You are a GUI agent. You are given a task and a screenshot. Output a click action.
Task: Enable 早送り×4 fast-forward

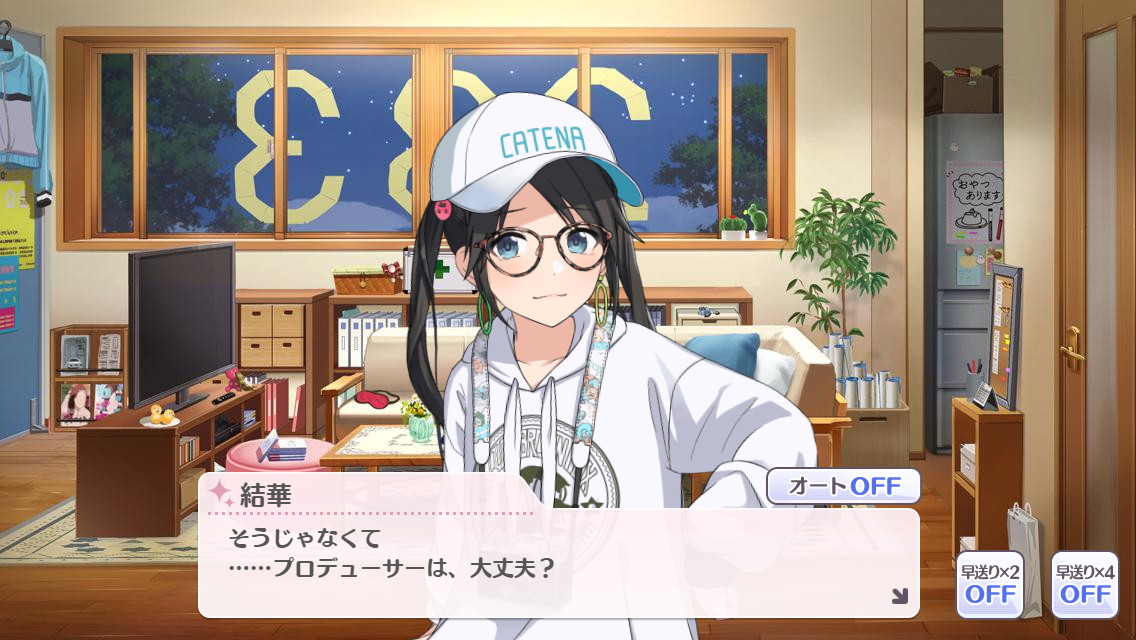coord(1084,584)
